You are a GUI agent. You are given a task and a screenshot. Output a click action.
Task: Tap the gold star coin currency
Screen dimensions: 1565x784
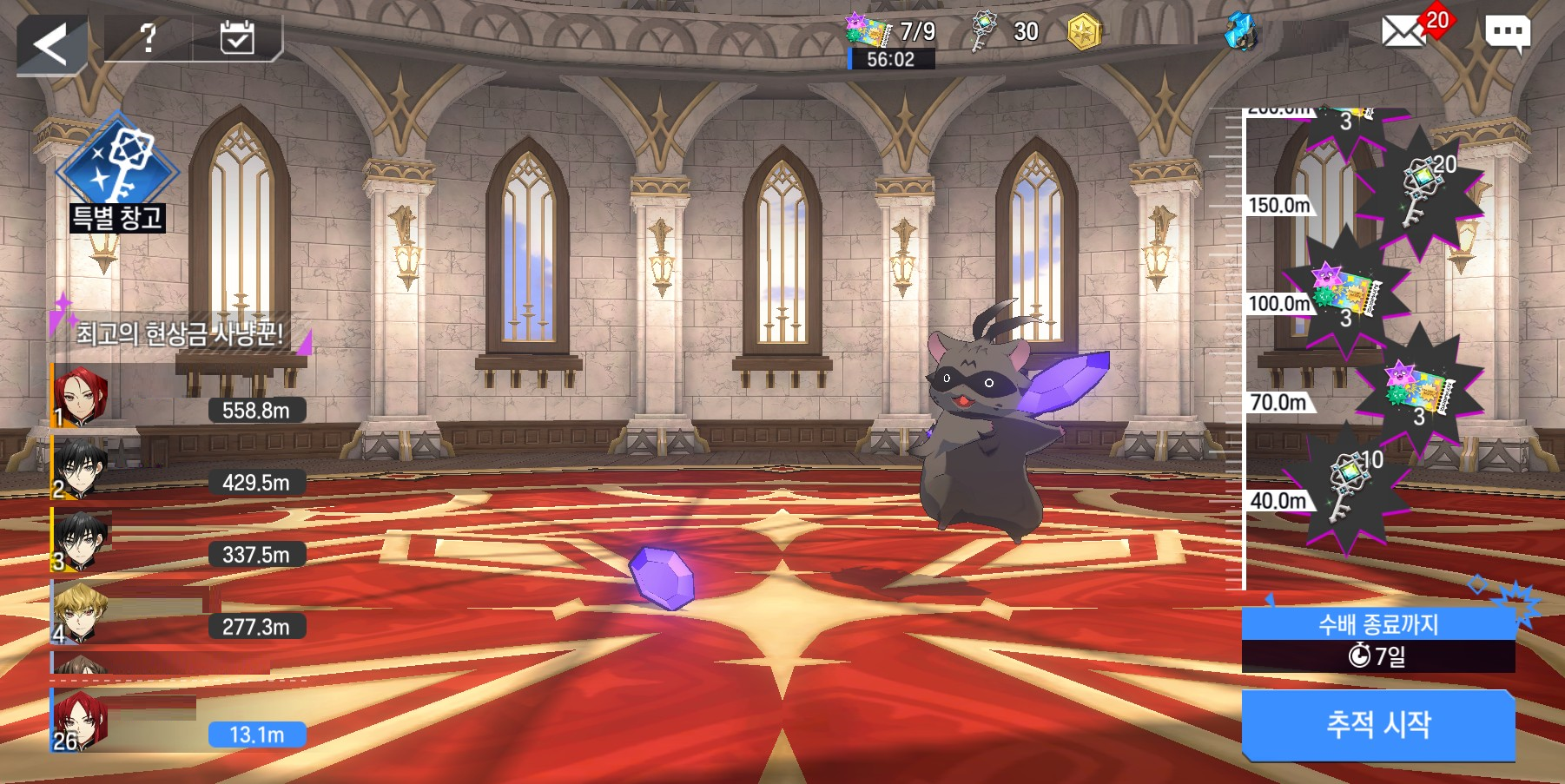coord(1084,33)
